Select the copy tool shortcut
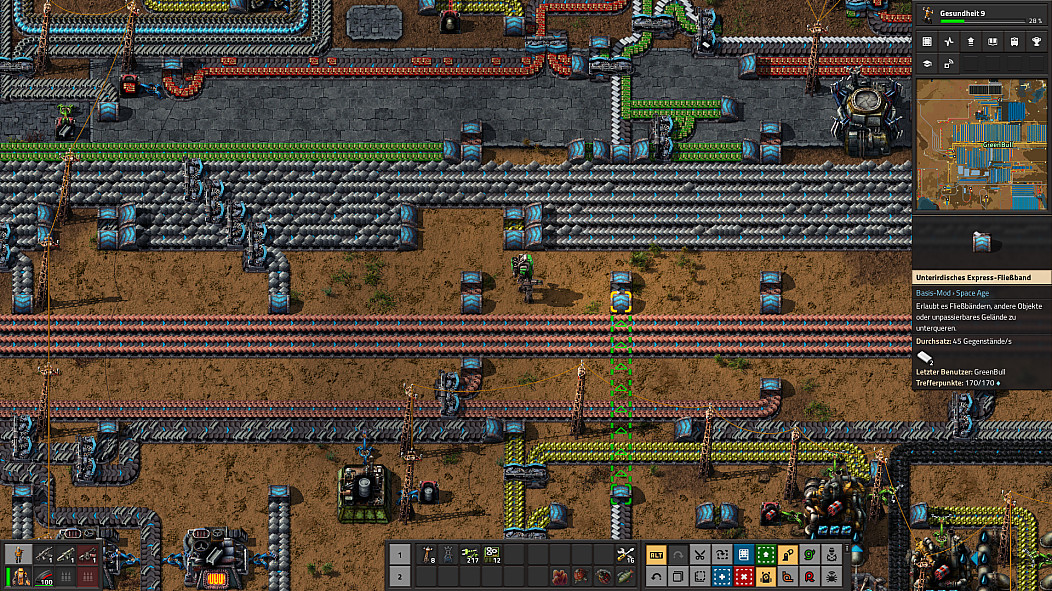This screenshot has height=591, width=1052. 678,576
